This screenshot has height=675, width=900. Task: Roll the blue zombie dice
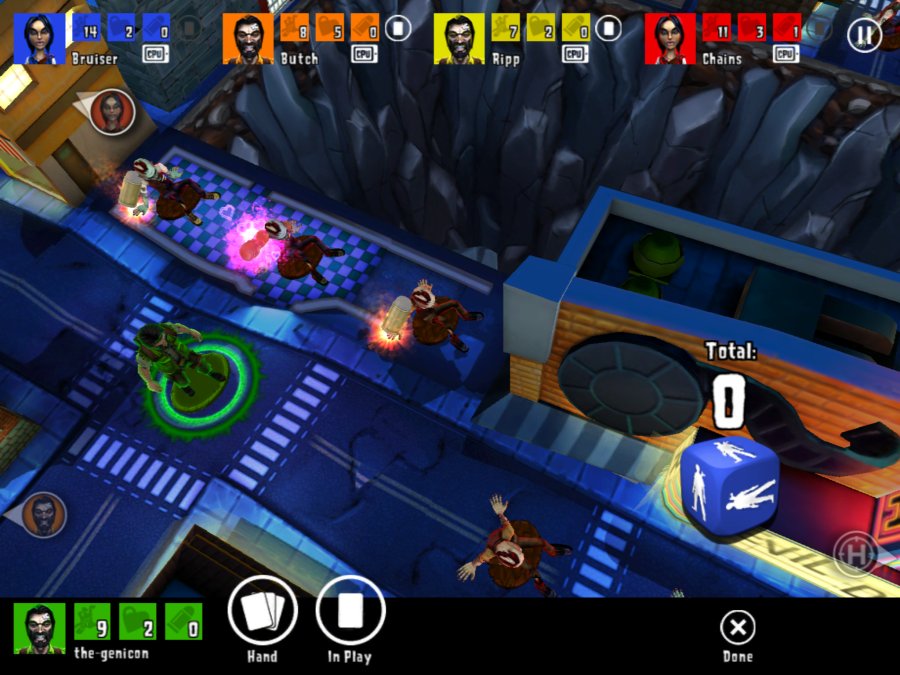point(729,477)
